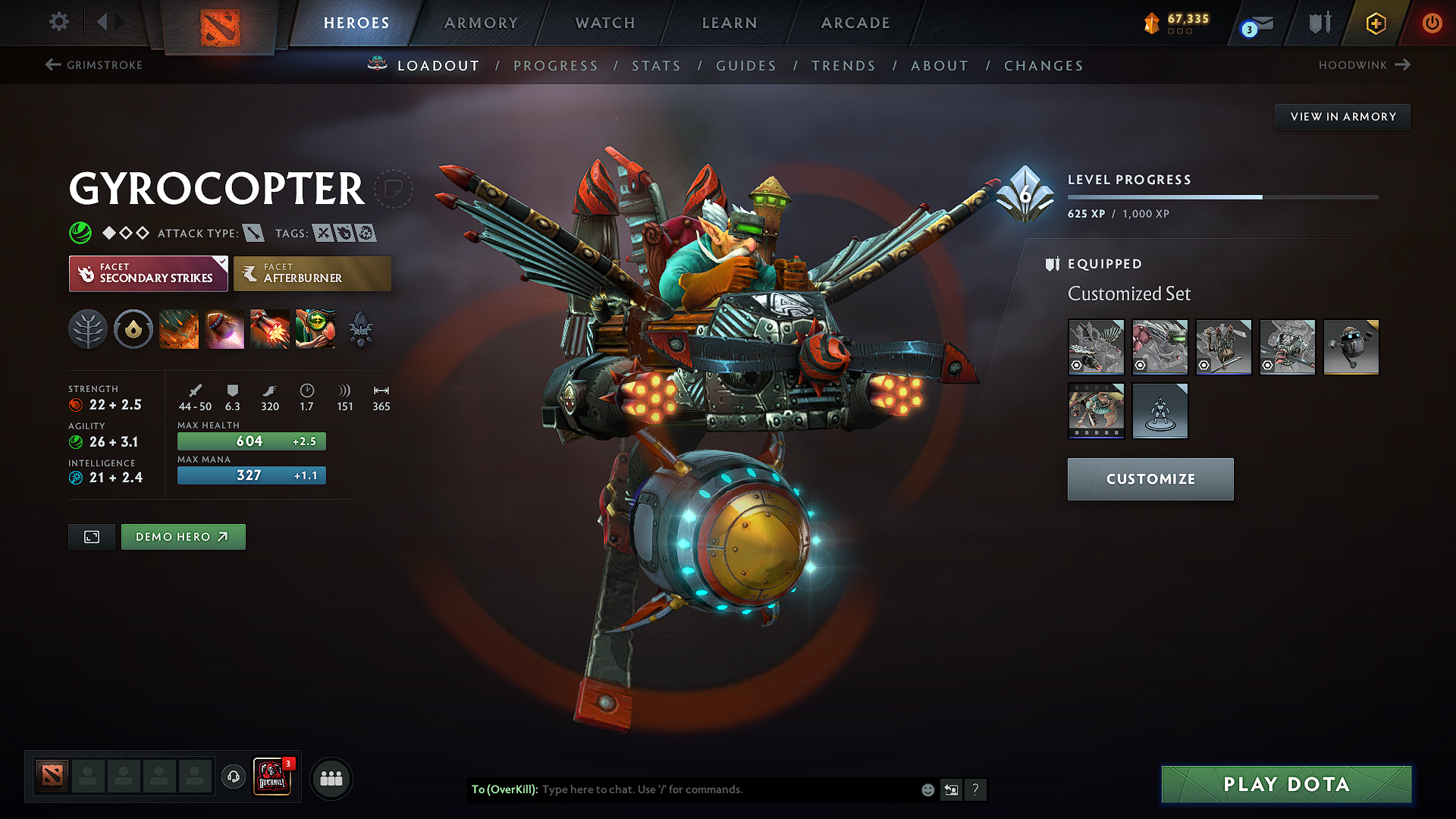The image size is (1456, 819).
Task: Select the Rocket Barrage ability icon
Action: point(179,329)
